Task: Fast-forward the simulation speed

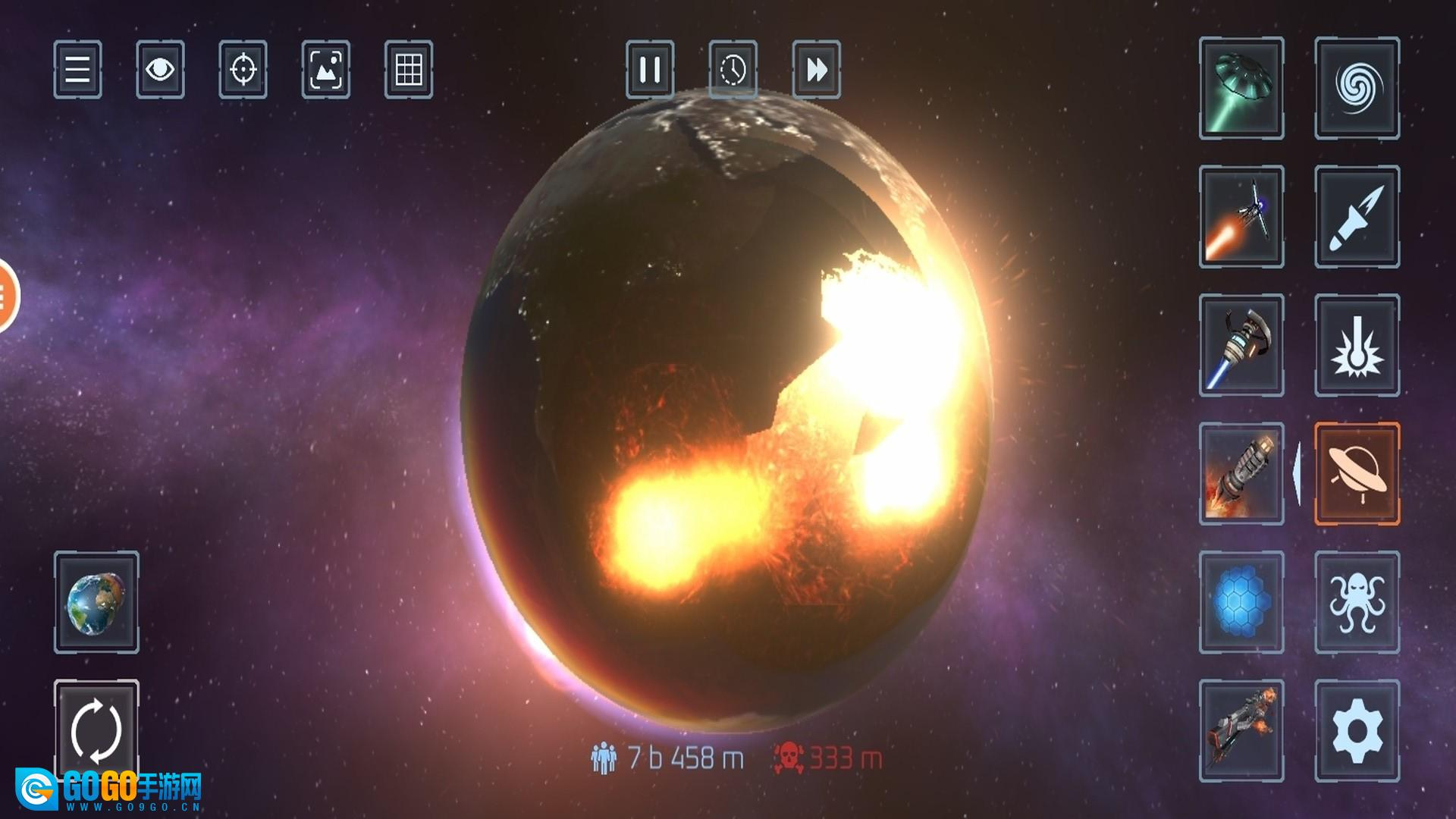Action: click(816, 70)
